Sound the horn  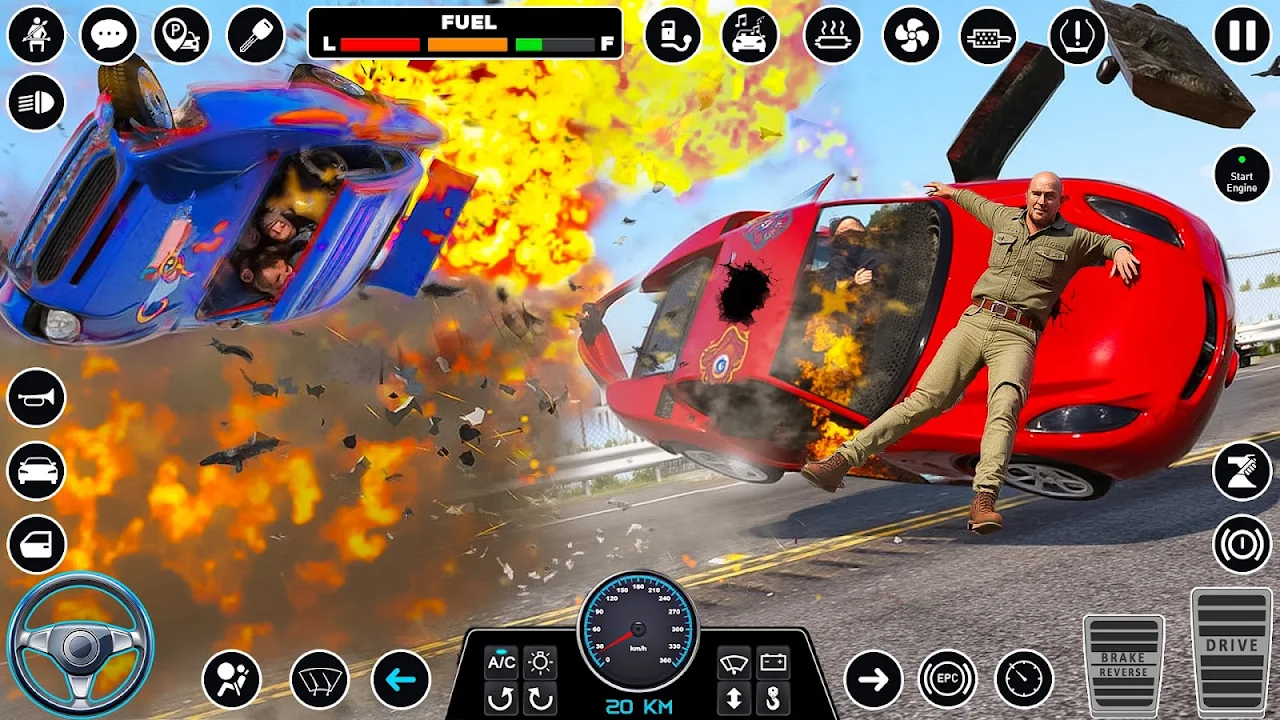point(36,397)
